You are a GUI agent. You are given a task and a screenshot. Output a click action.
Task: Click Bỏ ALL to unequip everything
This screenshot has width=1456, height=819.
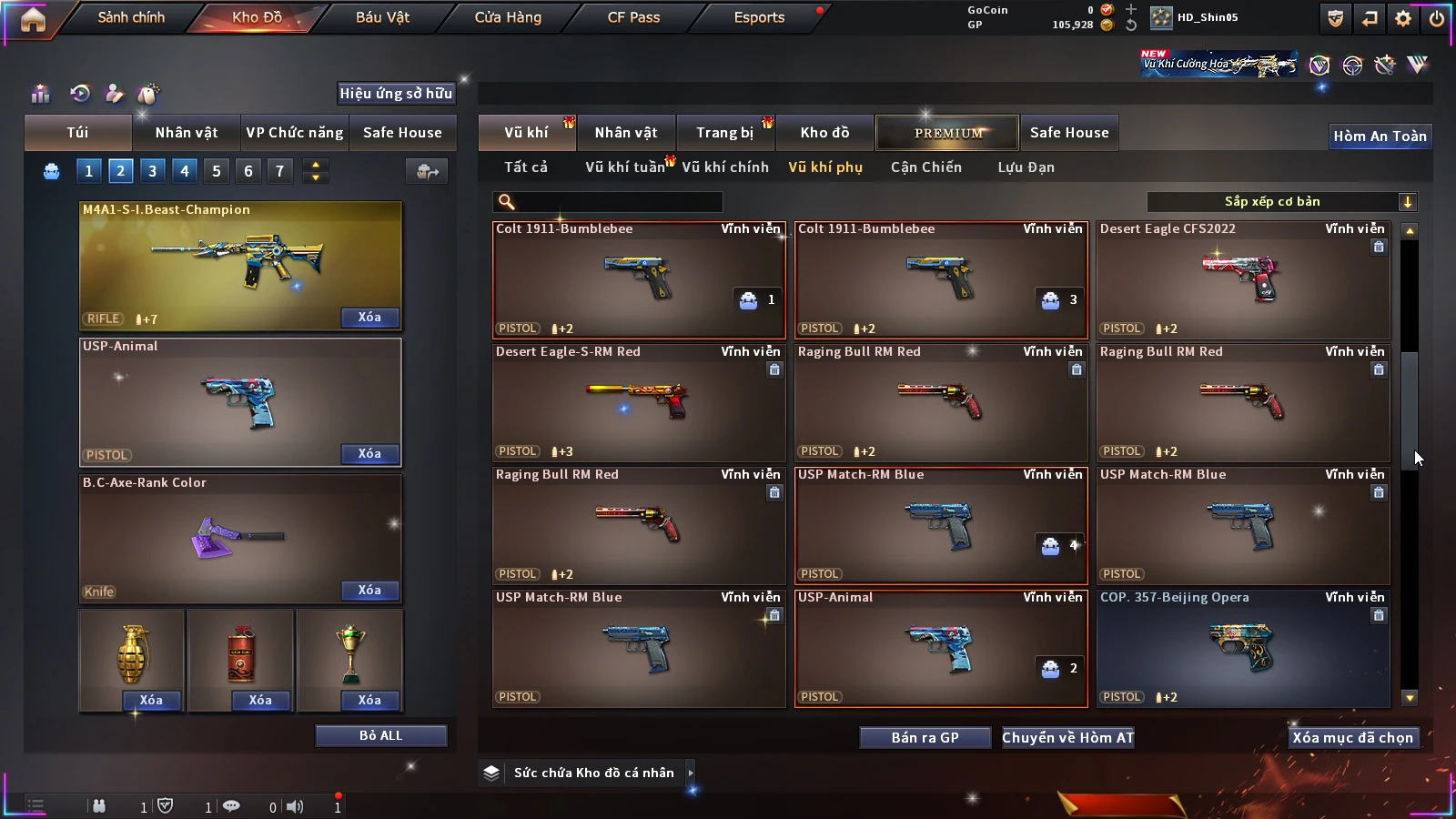pyautogui.click(x=380, y=735)
